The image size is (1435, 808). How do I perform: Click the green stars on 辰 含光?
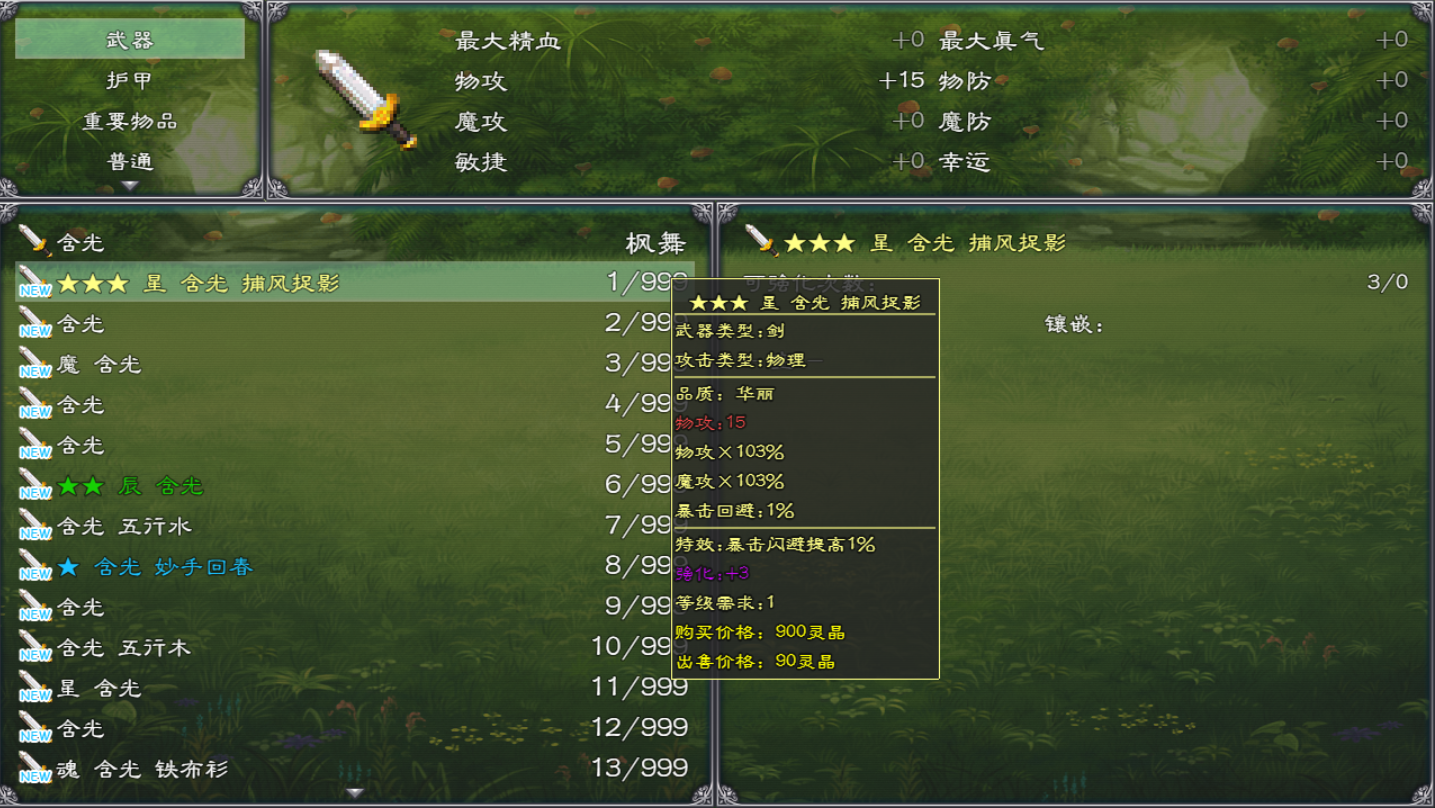(78, 485)
